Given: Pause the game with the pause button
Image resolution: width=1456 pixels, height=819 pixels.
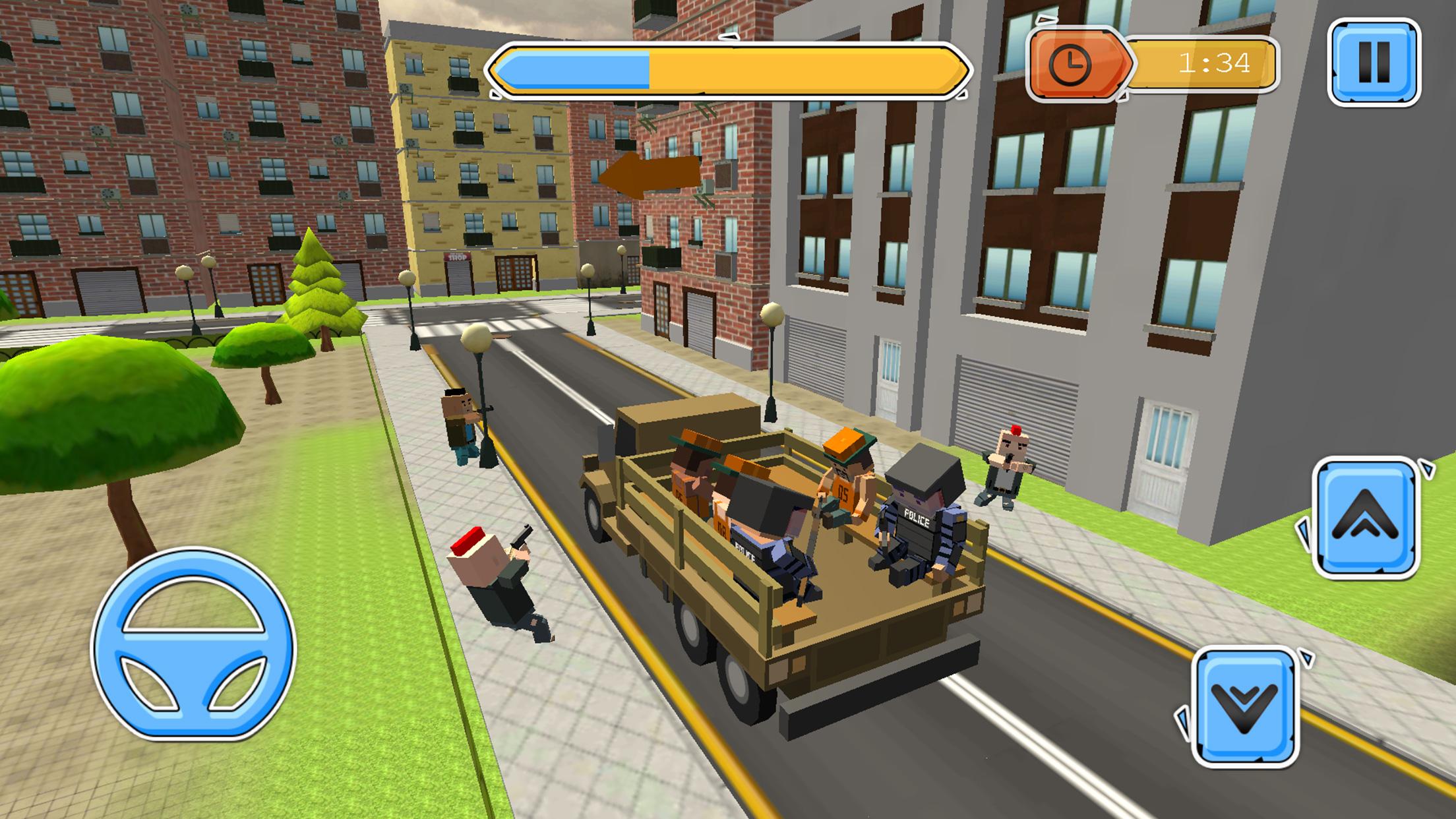Looking at the screenshot, I should click(x=1374, y=63).
